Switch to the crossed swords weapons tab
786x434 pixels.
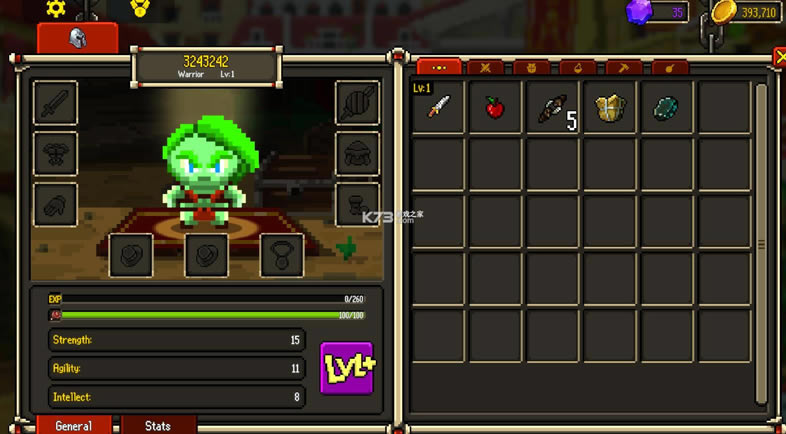coord(485,68)
